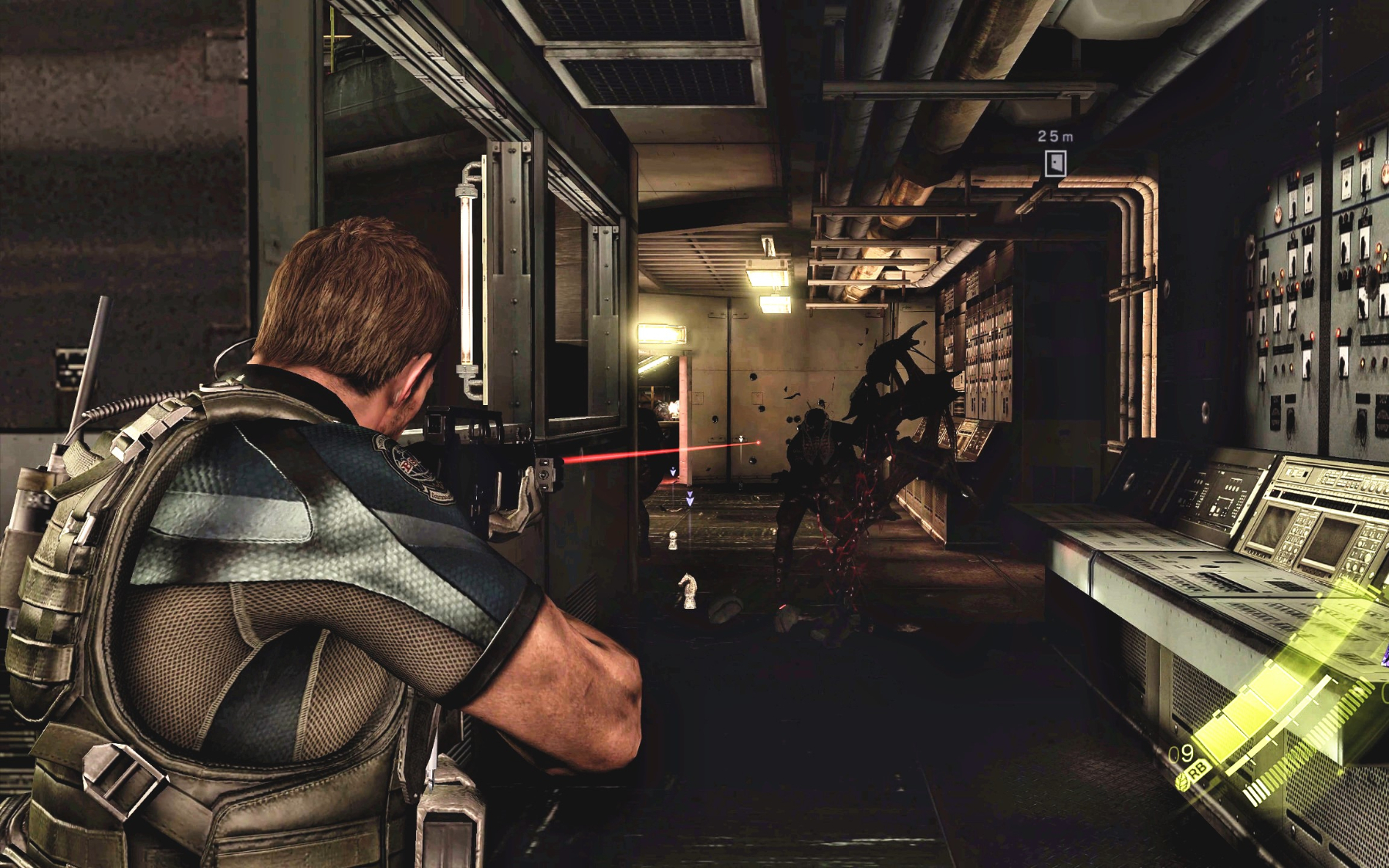Select the door objective waypoint marker
Viewport: 1389px width, 868px height.
tap(1056, 163)
